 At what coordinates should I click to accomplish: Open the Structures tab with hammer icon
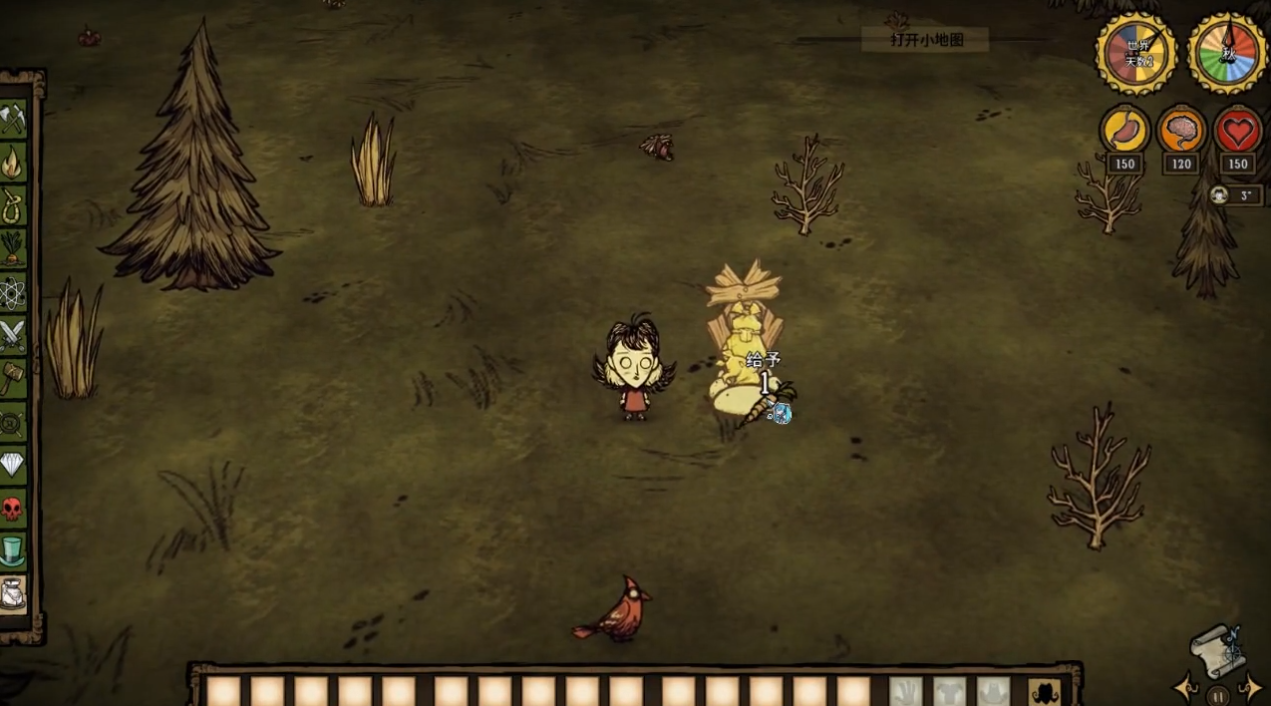tap(13, 378)
